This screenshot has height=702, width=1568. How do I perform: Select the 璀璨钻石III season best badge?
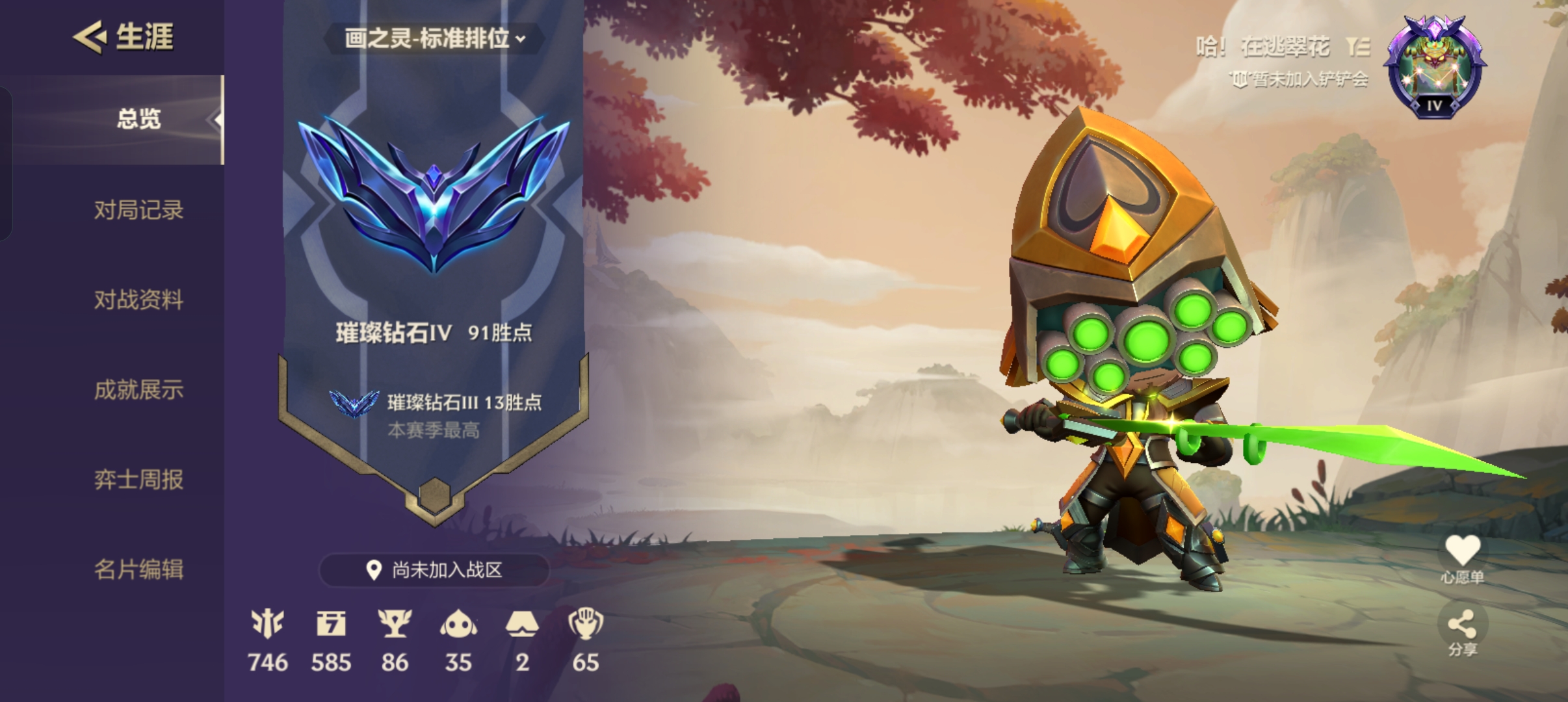coord(354,403)
